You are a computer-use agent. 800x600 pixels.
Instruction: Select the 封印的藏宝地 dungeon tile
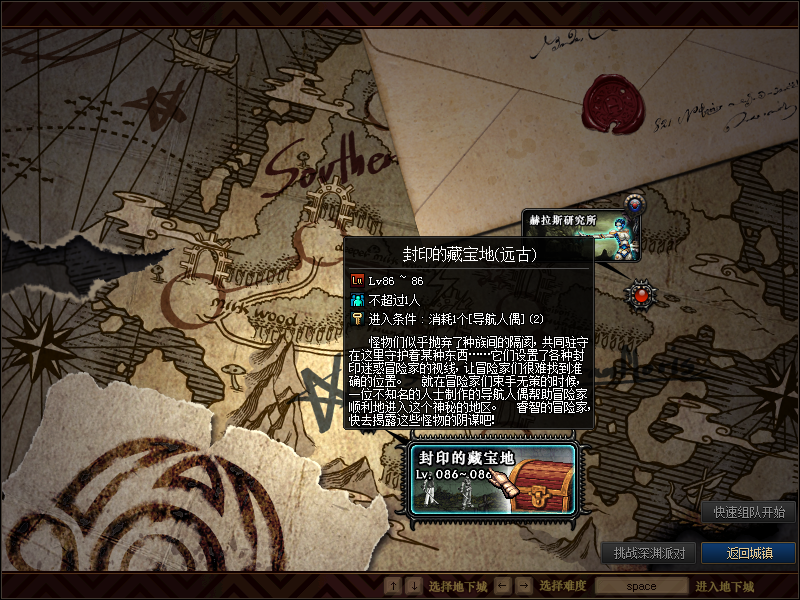click(493, 479)
